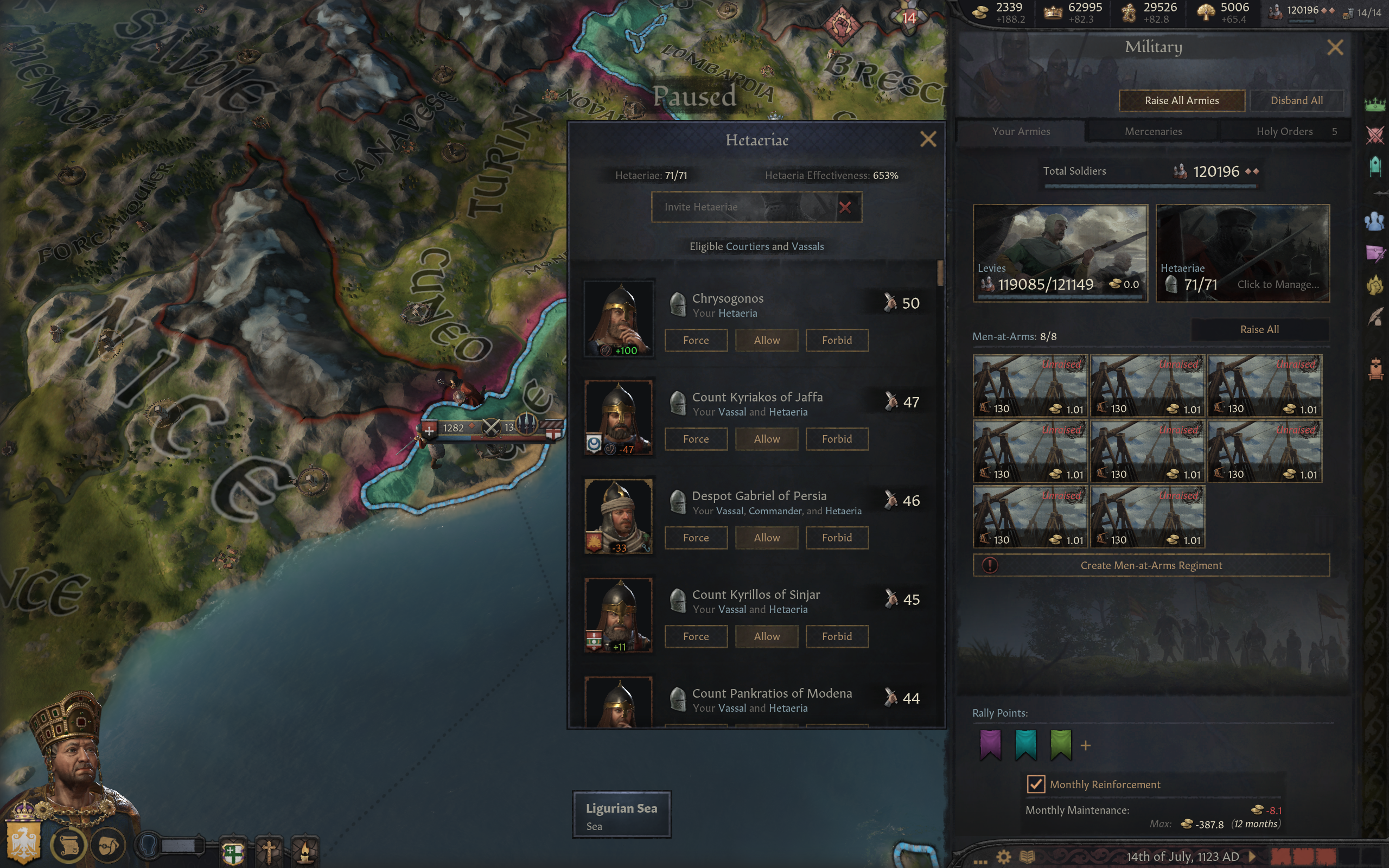Force Chrysogonos as Hetaeria
Screen dimensions: 1389x868
[696, 340]
